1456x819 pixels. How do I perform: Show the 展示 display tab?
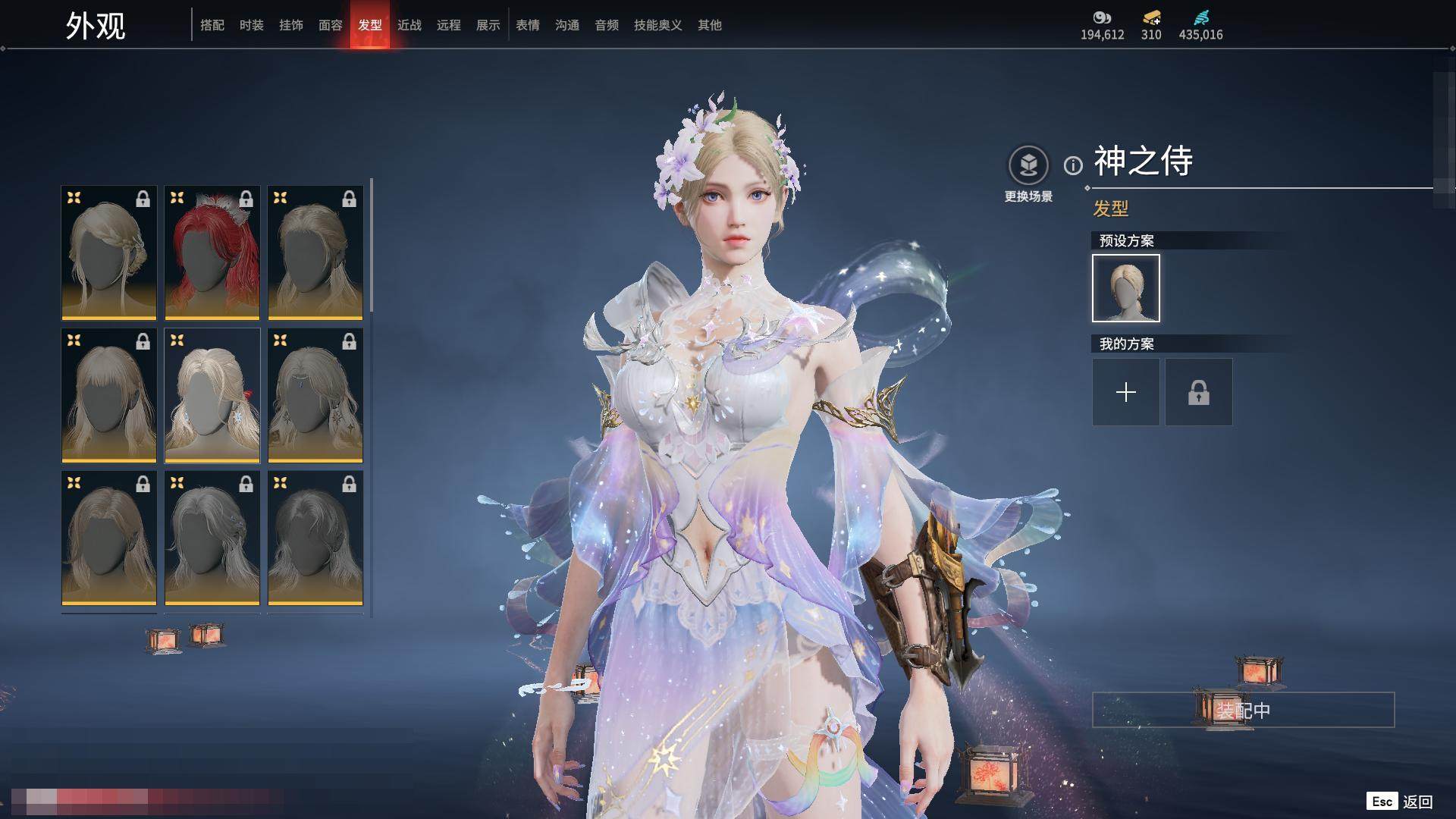(488, 25)
